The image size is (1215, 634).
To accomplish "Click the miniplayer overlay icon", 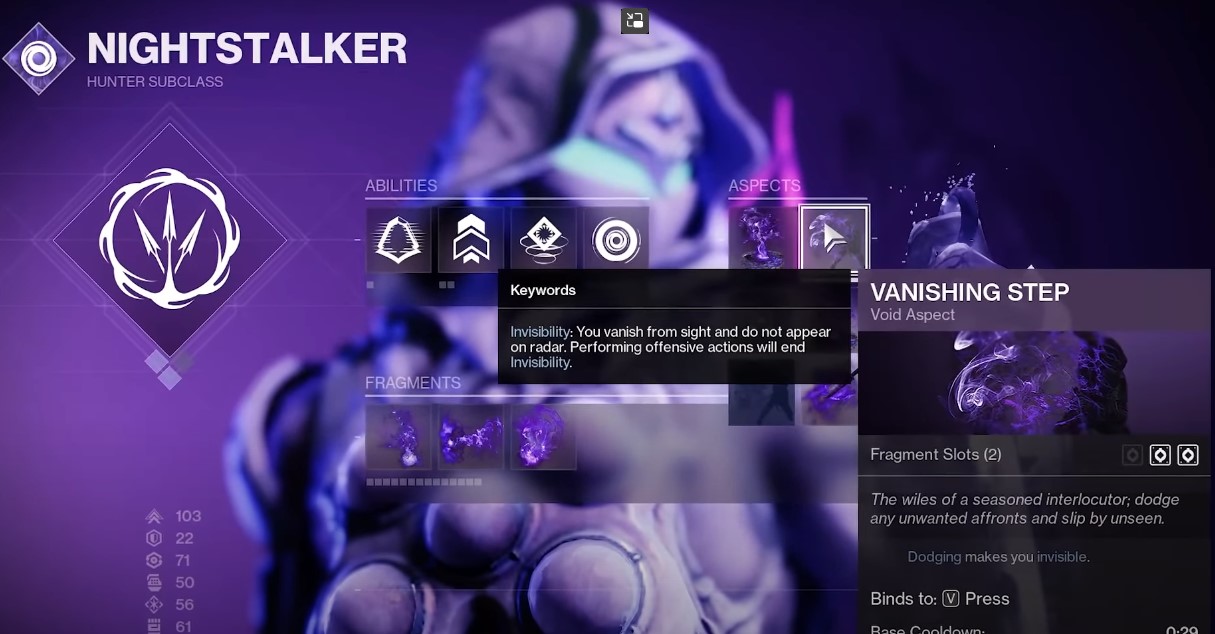I will (x=635, y=20).
